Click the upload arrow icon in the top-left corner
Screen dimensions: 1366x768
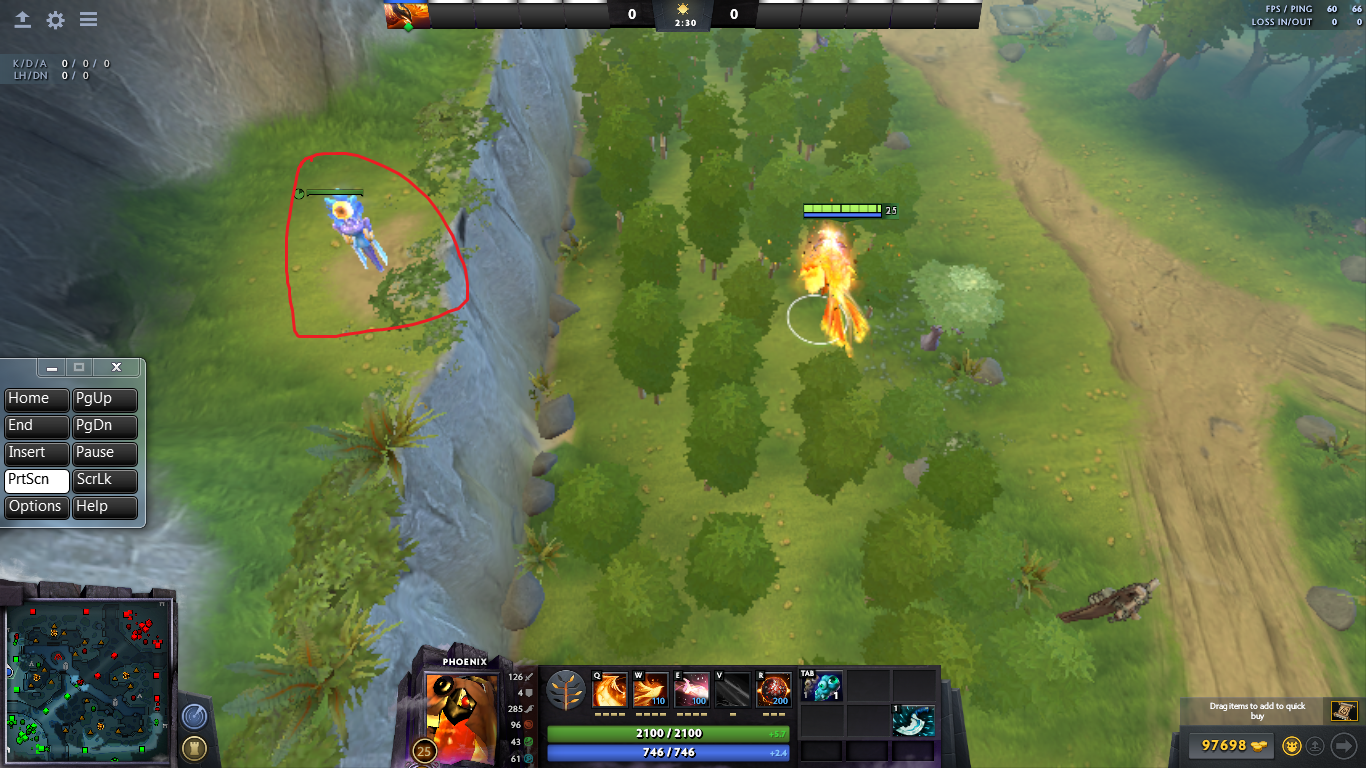pos(23,20)
